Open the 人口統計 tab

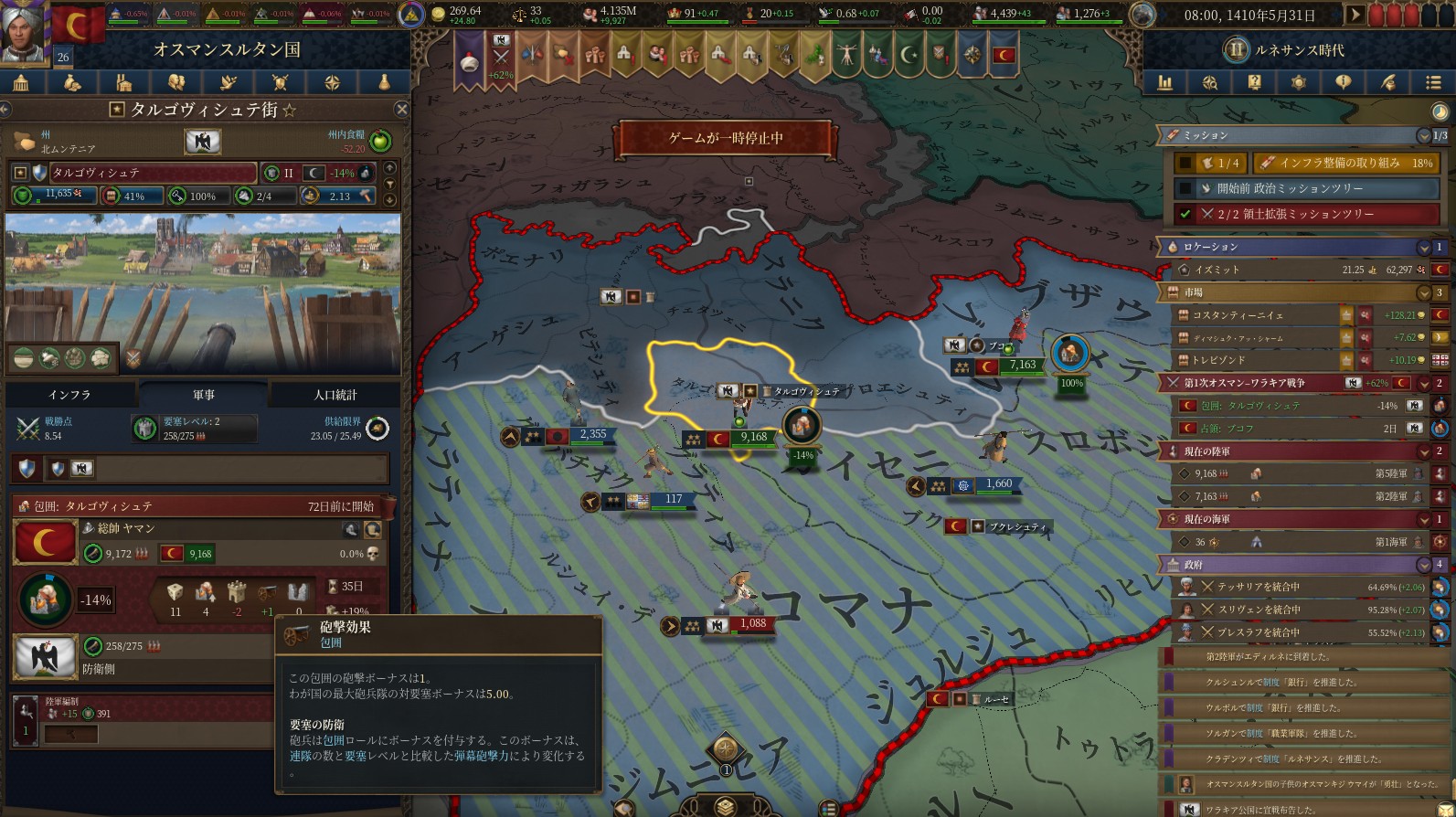[x=335, y=395]
